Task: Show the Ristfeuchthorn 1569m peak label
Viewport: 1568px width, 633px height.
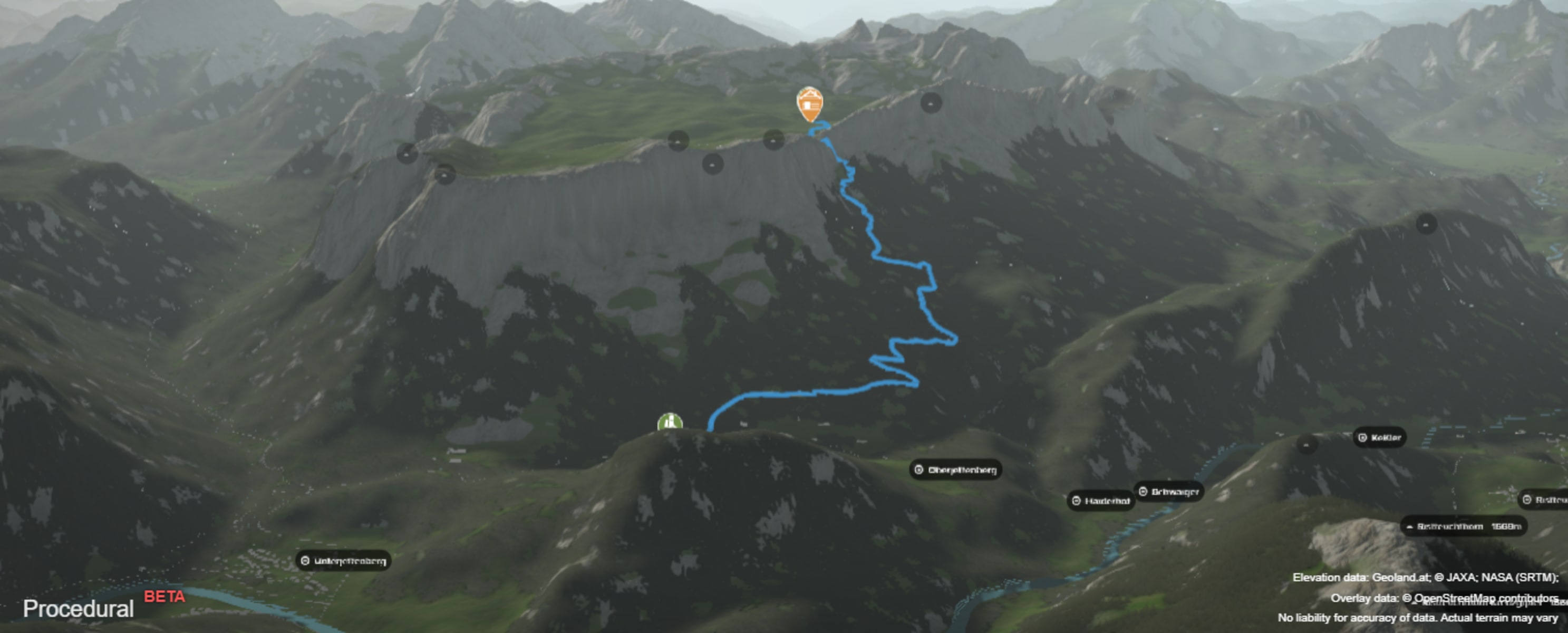Action: [x=1463, y=526]
